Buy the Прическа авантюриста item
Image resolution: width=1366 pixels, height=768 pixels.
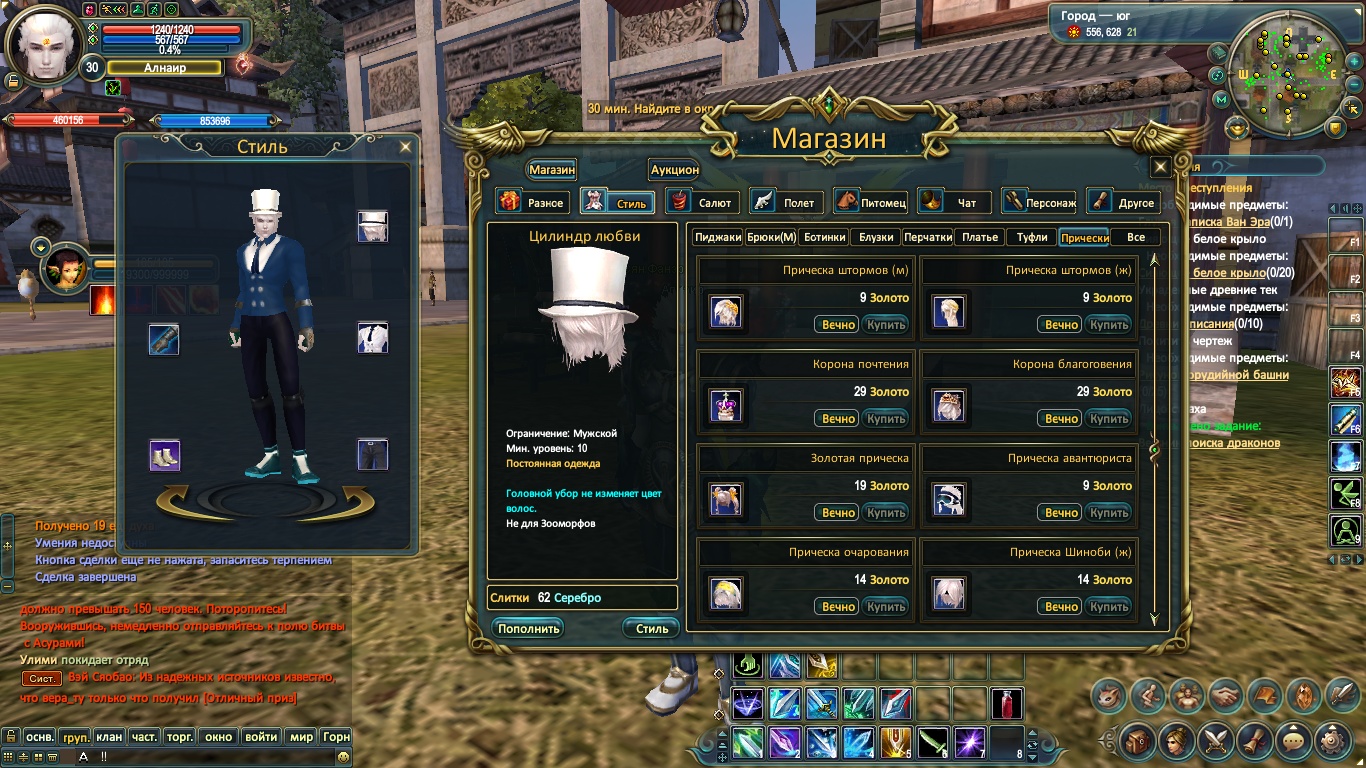pos(1109,512)
